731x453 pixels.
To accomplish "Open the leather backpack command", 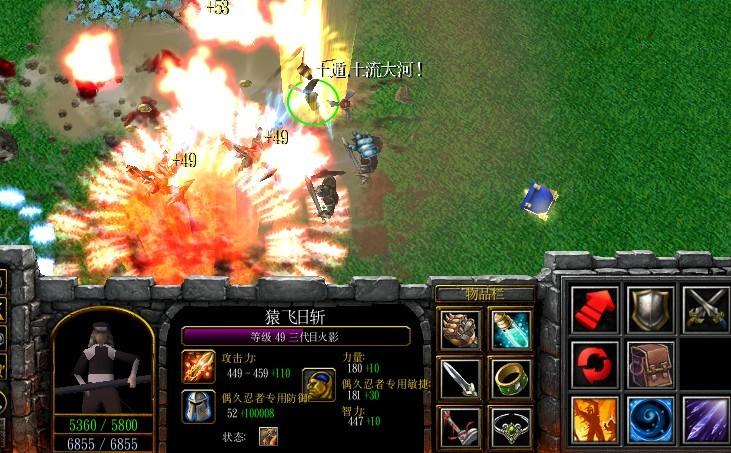I will 649,364.
